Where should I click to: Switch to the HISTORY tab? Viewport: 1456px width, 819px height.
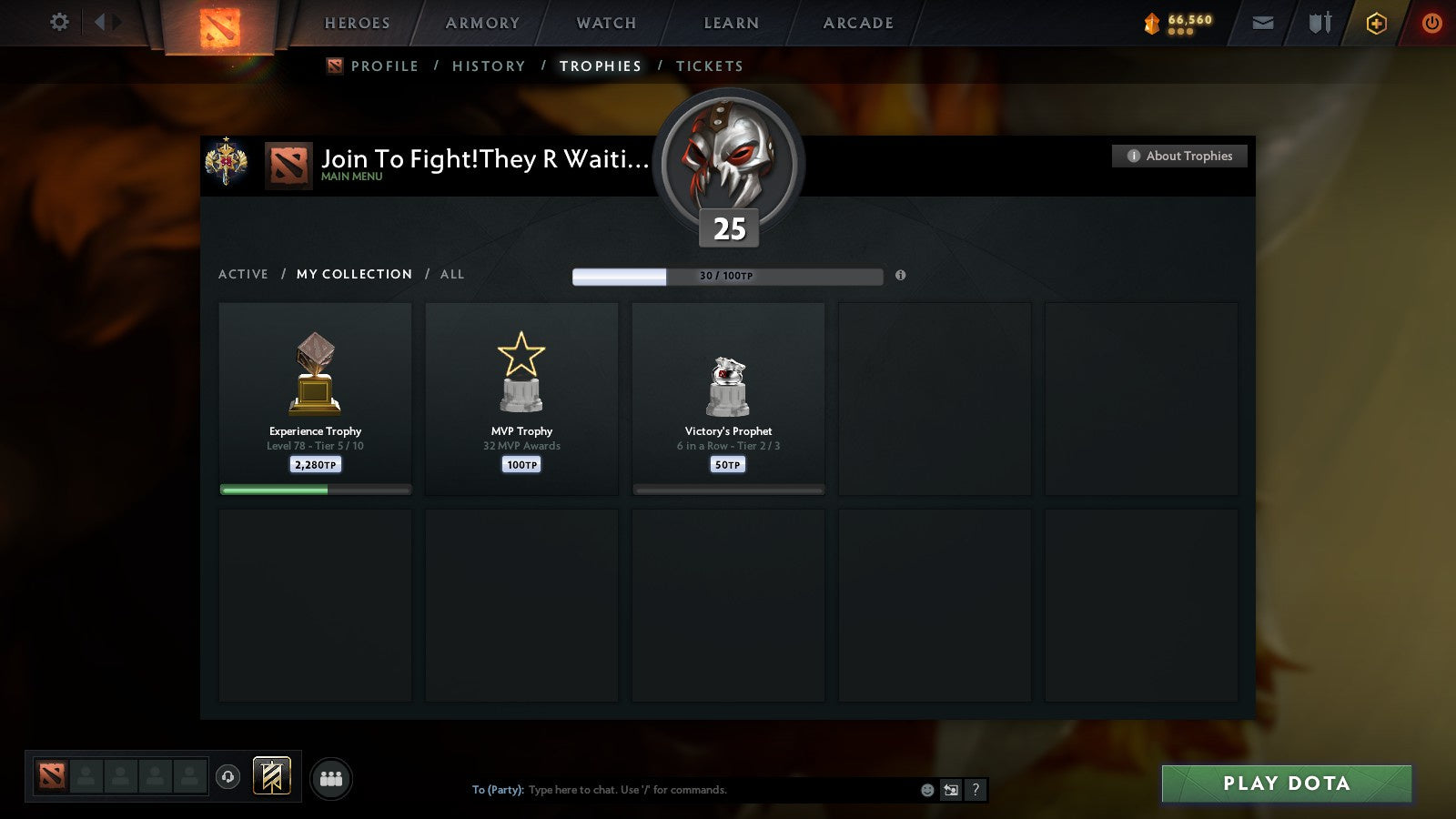(x=490, y=66)
